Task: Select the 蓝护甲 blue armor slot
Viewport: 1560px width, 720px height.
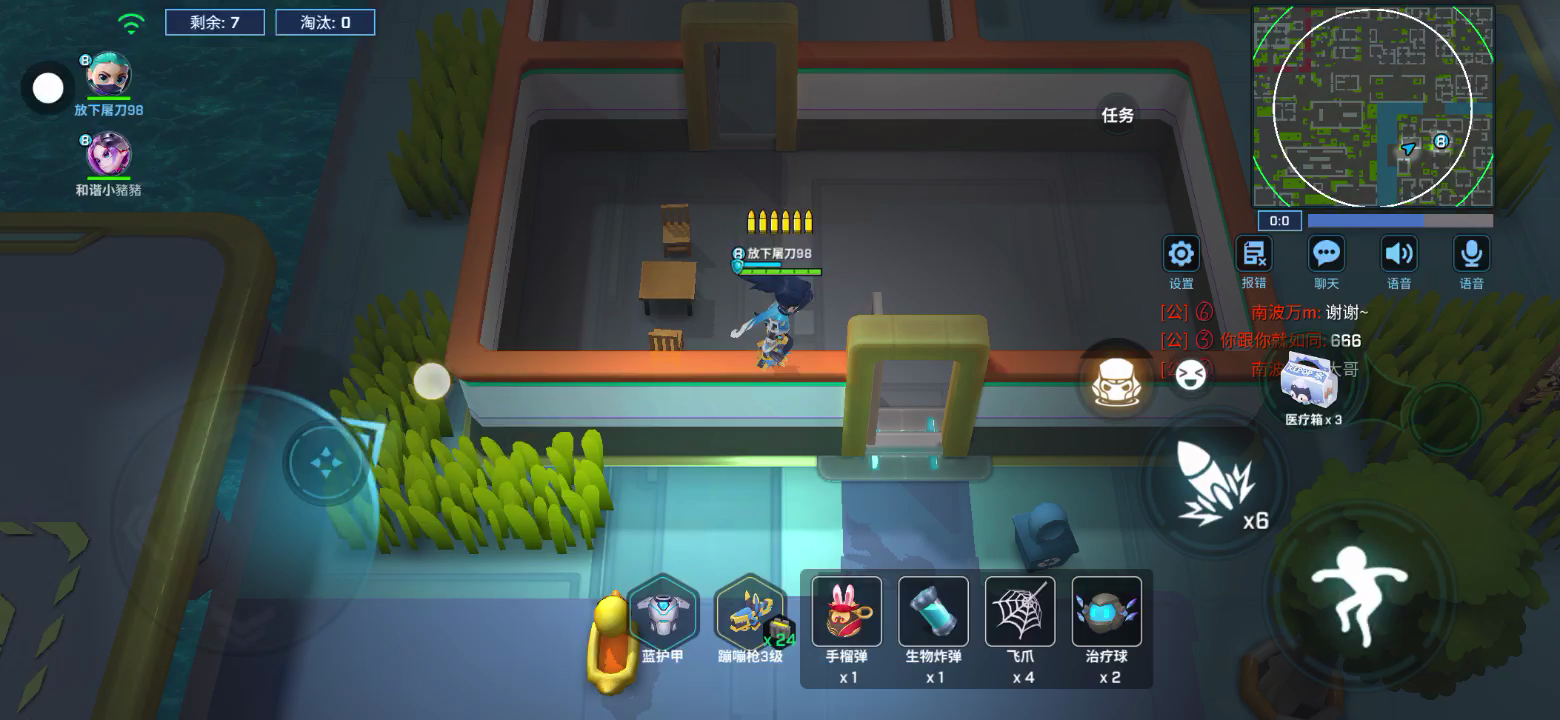Action: click(662, 612)
